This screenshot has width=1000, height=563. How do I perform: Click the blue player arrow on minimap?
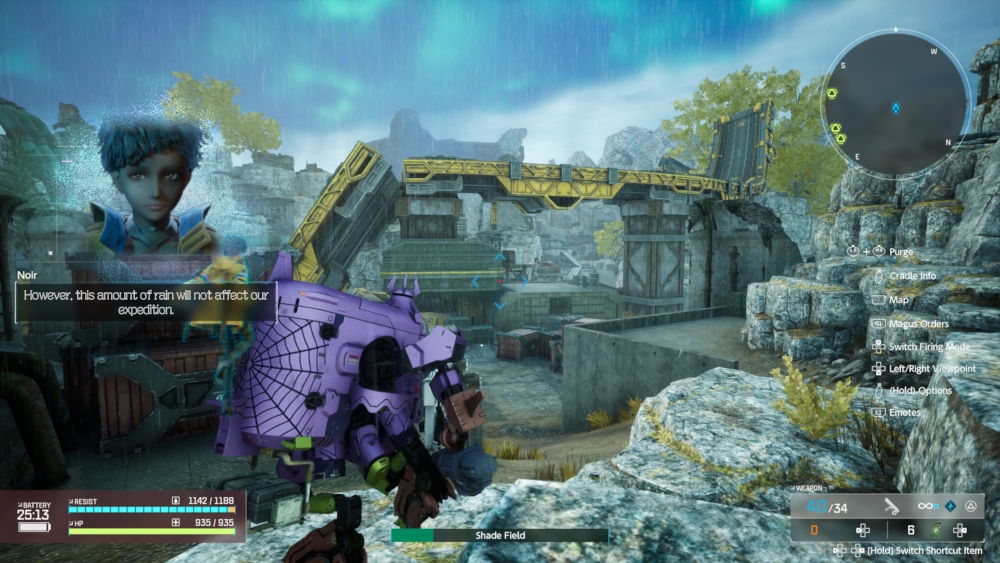(897, 107)
